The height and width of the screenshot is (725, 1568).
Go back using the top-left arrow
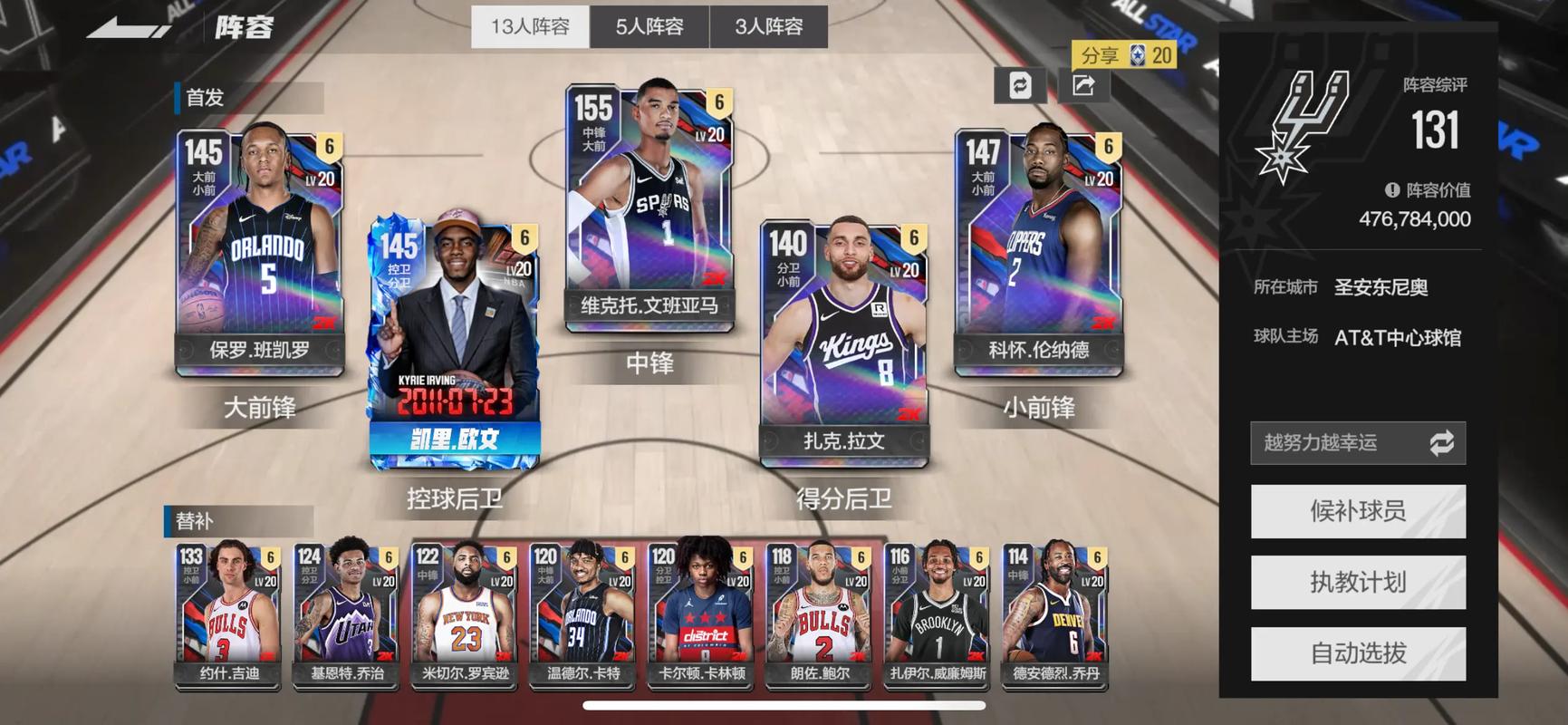[x=129, y=27]
